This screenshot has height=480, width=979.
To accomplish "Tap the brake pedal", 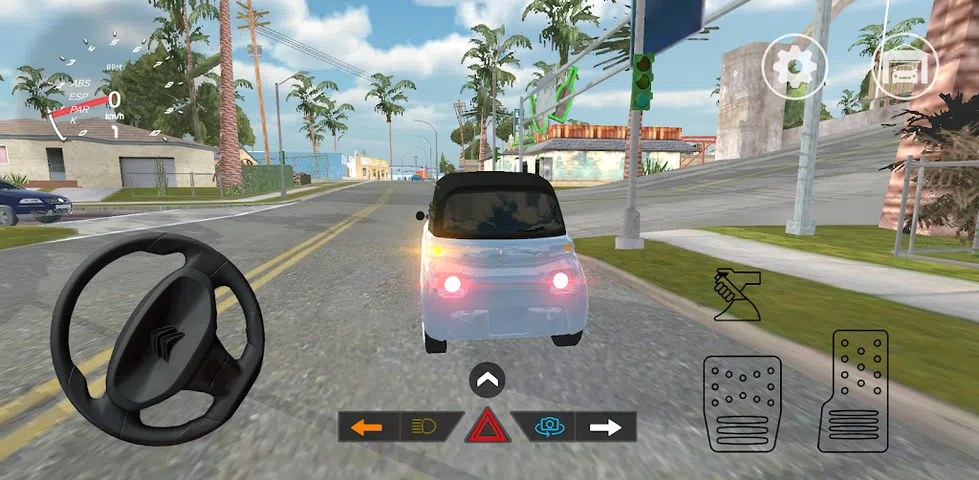I will 742,403.
